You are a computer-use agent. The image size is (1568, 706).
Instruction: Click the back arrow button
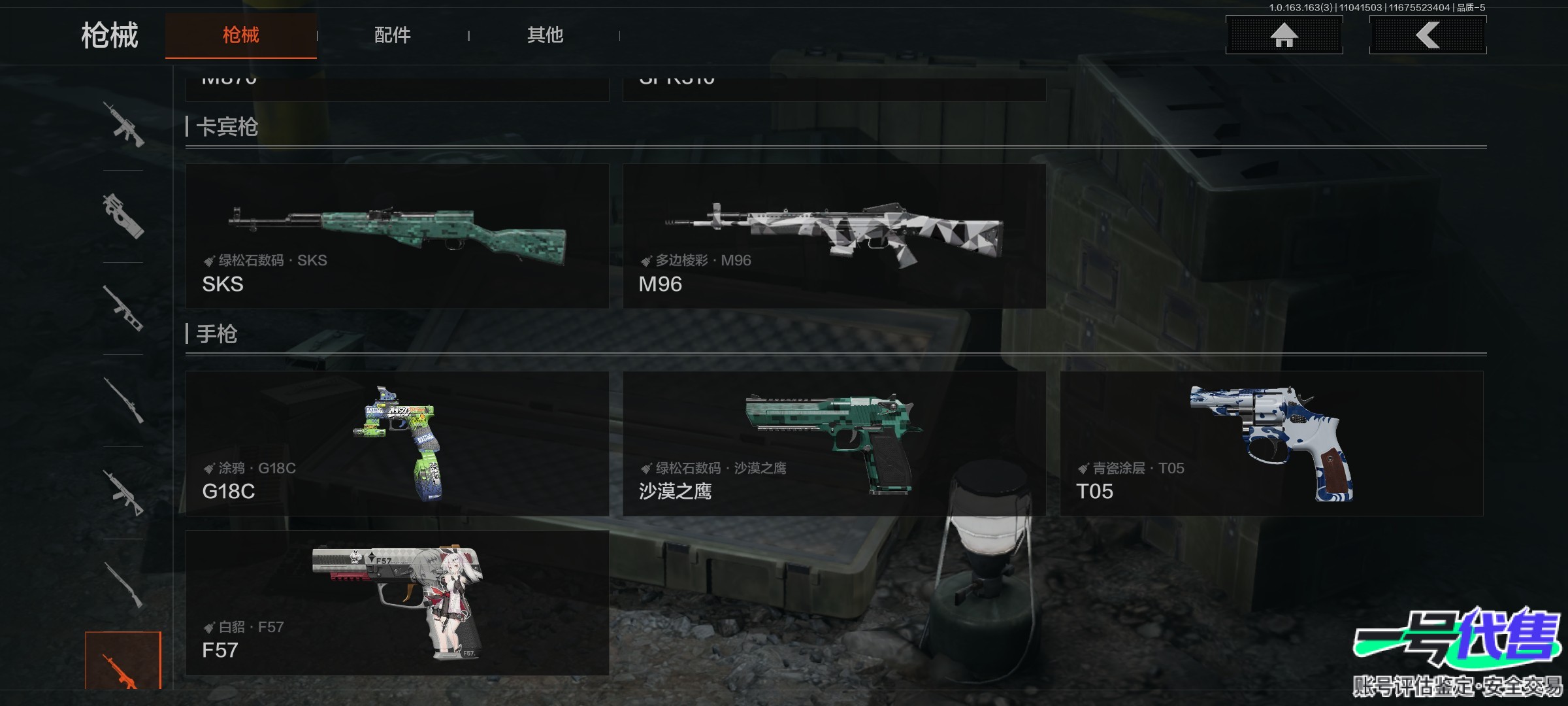[1428, 35]
